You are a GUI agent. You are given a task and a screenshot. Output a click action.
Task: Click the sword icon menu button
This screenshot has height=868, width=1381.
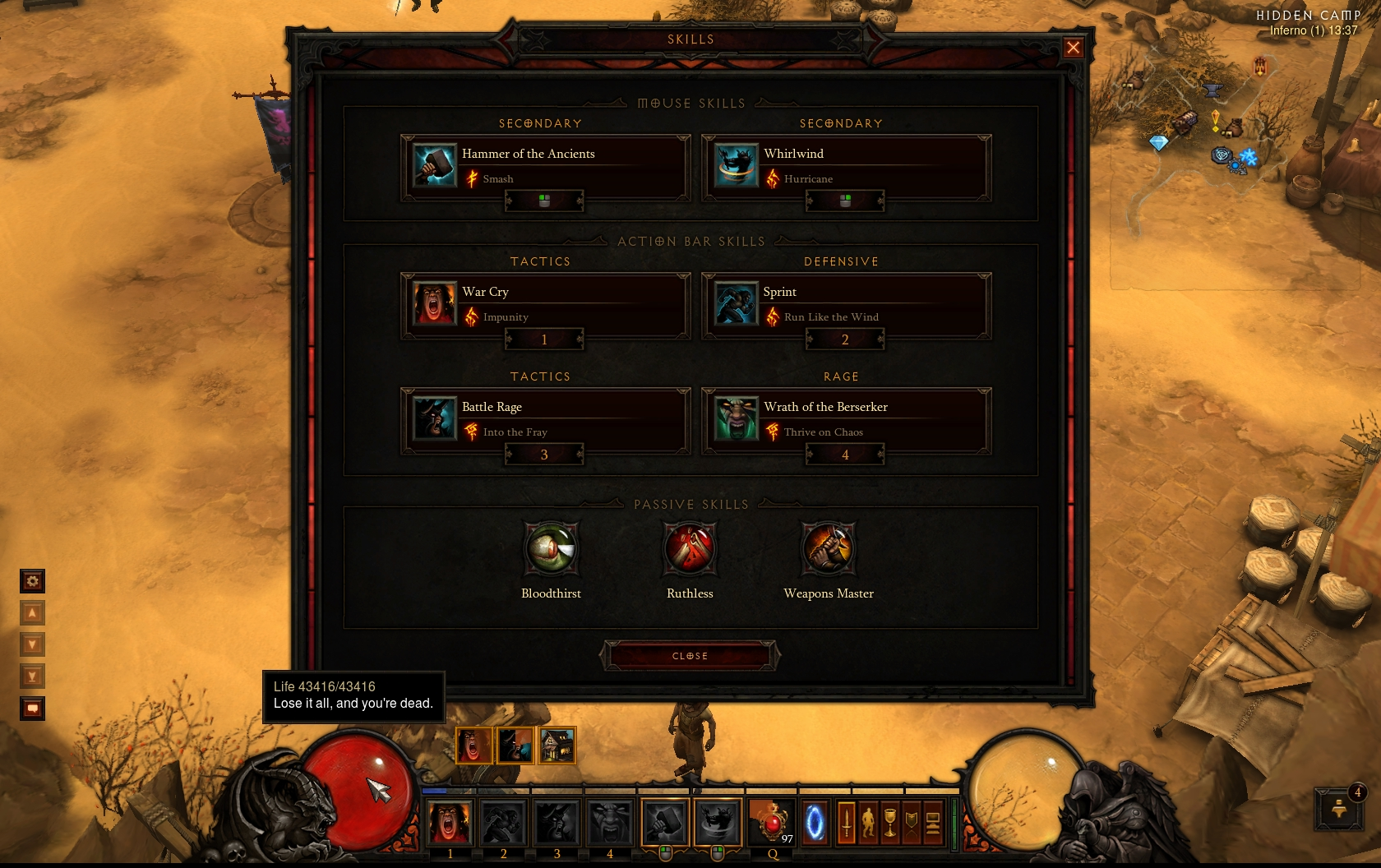pos(847,822)
